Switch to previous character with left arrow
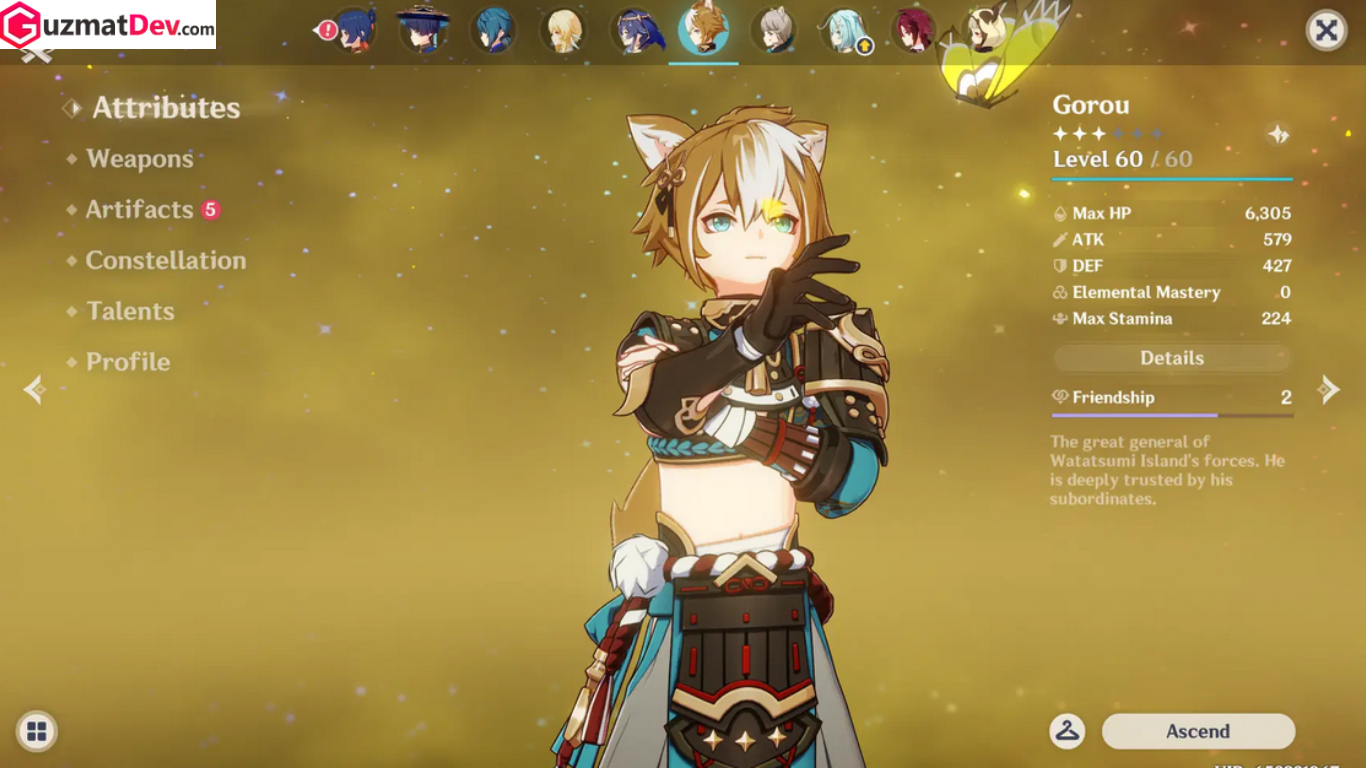1366x768 pixels. click(x=34, y=389)
